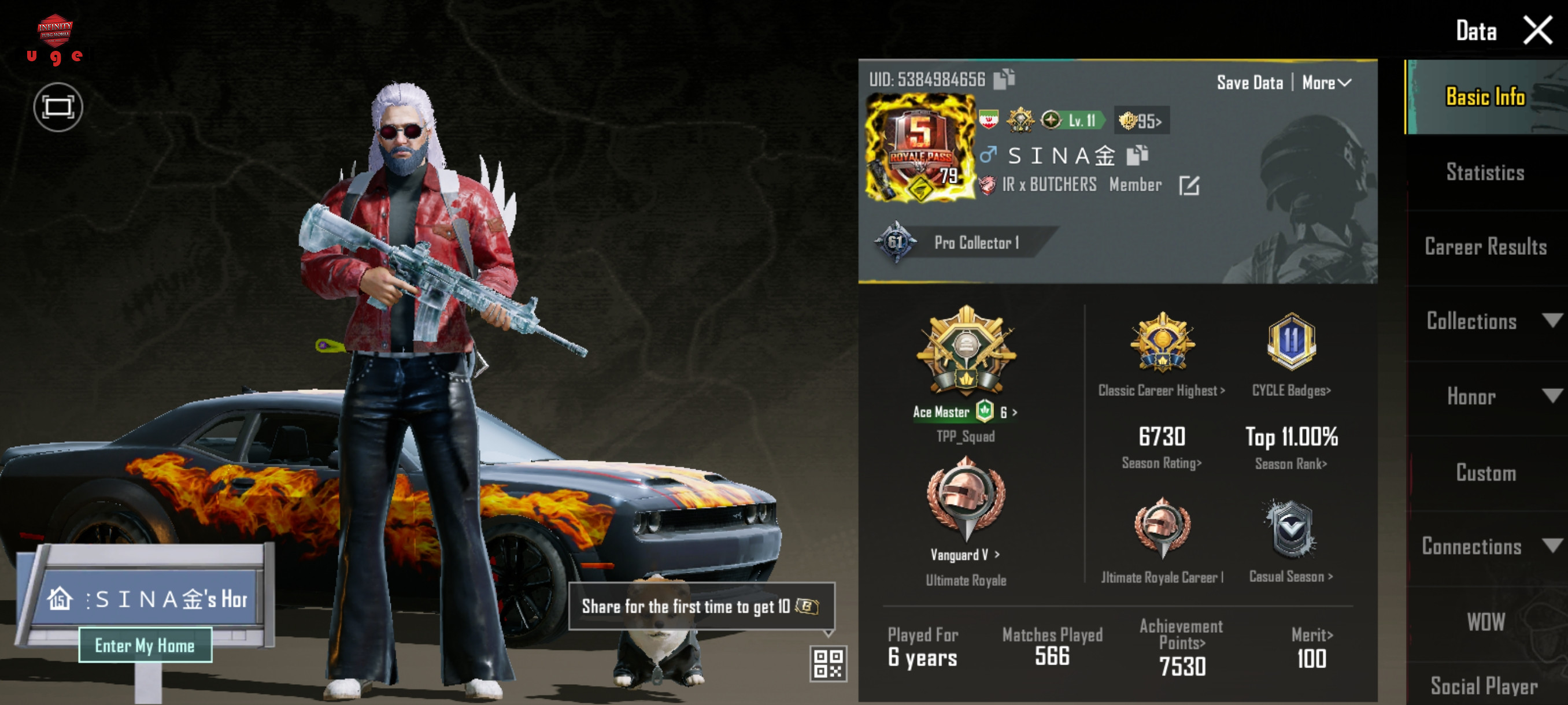Close the Data profile screen
Screen dimensions: 1568x705
(x=1536, y=31)
